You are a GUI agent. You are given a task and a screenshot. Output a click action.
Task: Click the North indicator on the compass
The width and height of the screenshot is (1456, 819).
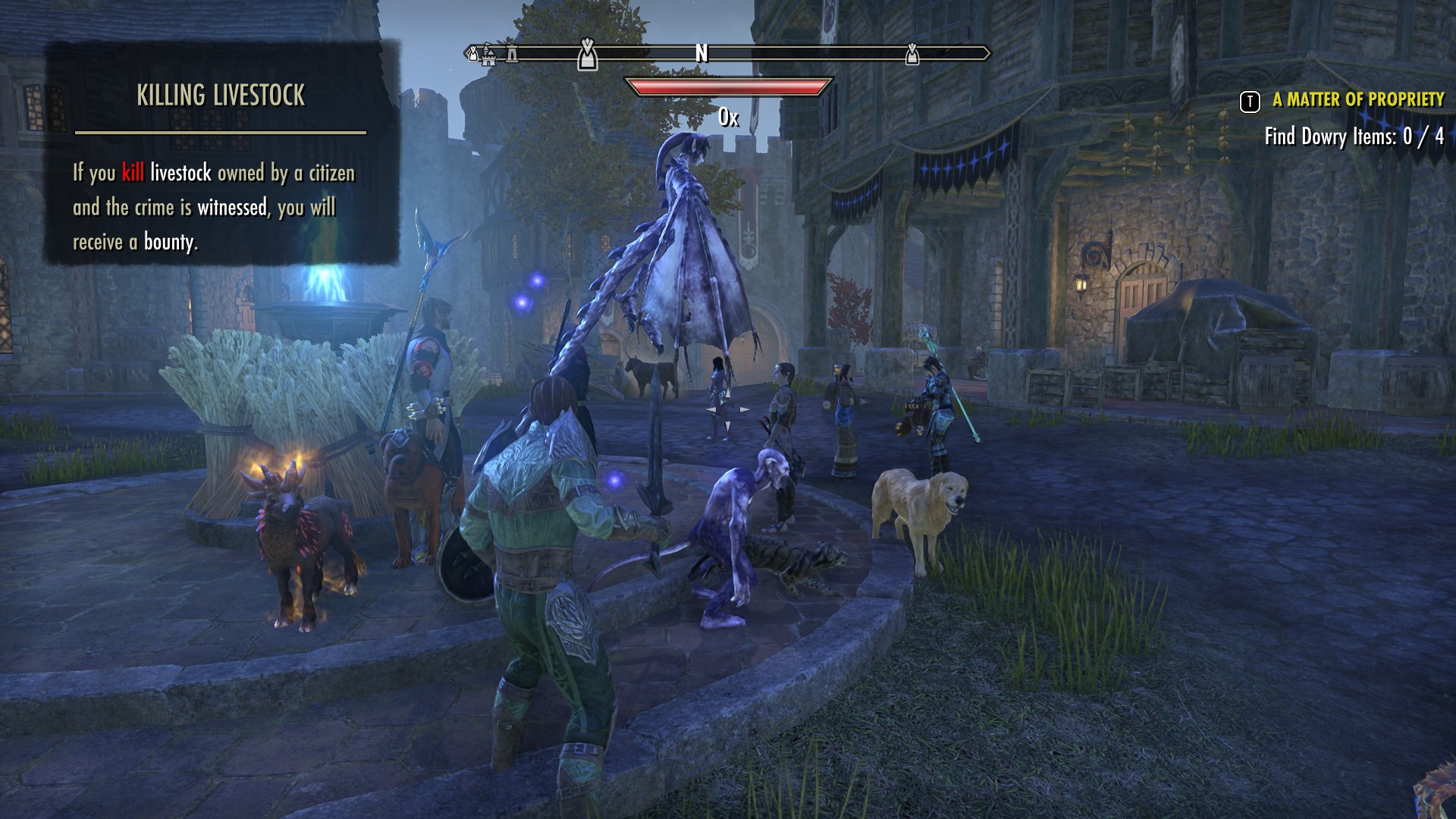tap(701, 53)
